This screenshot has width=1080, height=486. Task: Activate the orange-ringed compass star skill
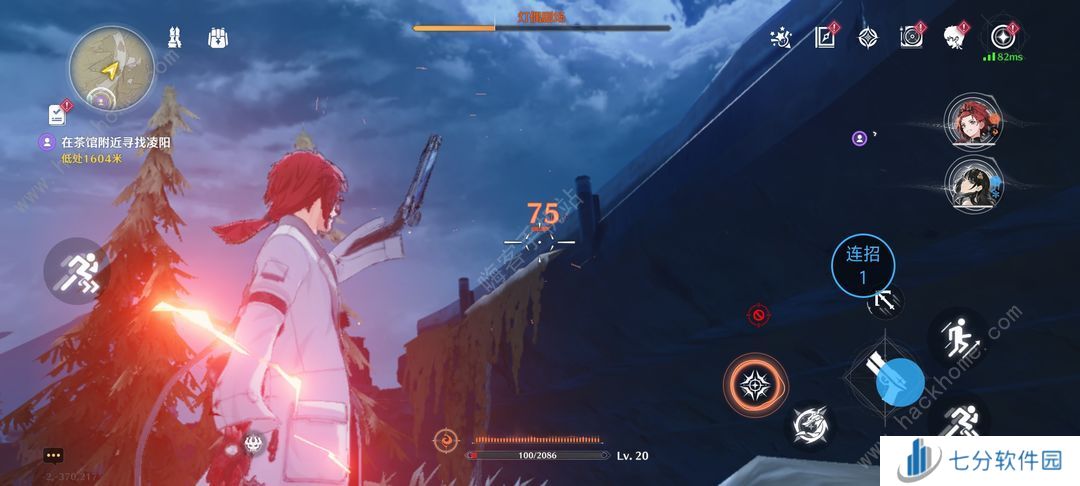[756, 385]
